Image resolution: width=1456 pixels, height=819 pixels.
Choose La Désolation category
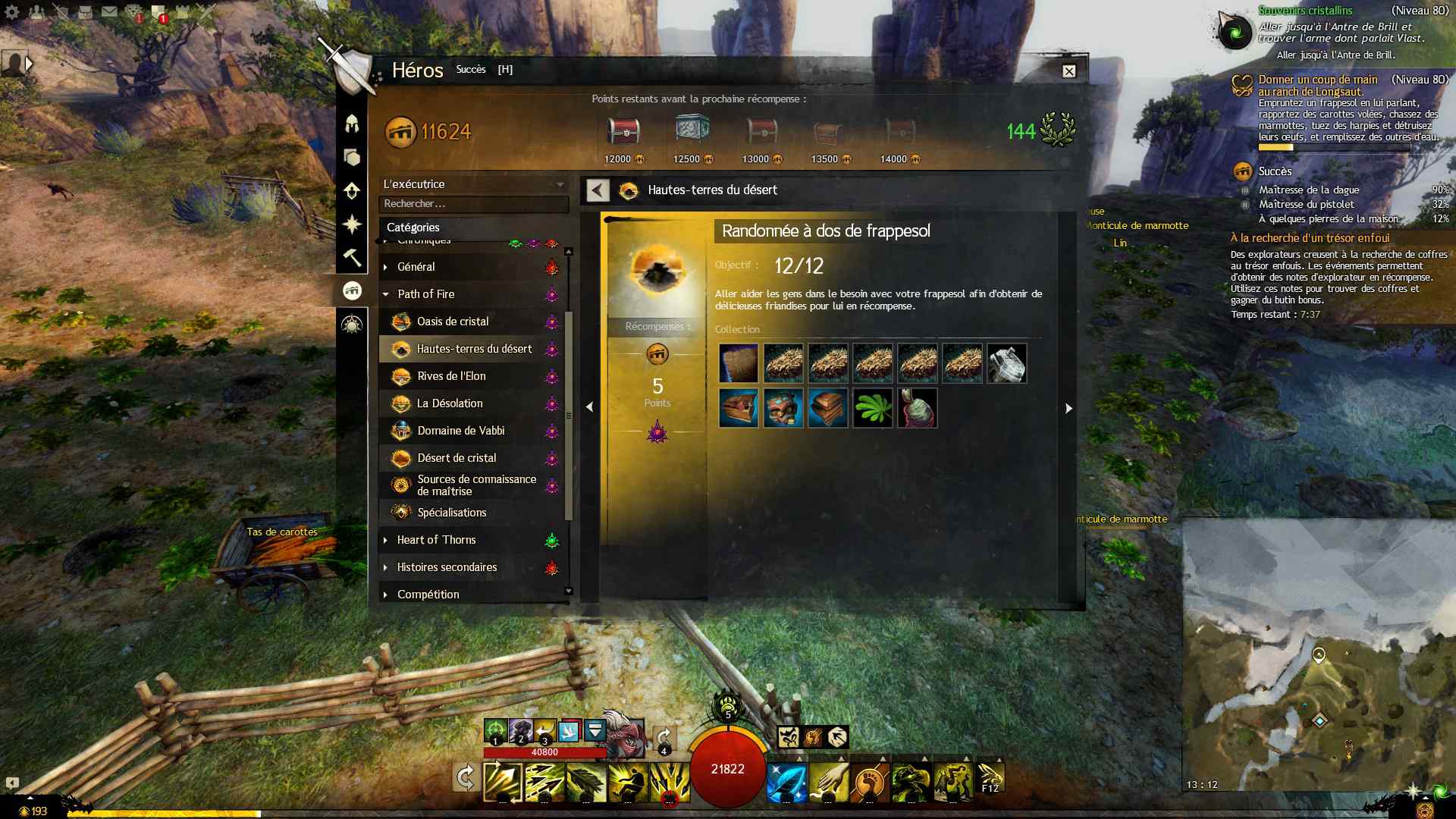(450, 403)
